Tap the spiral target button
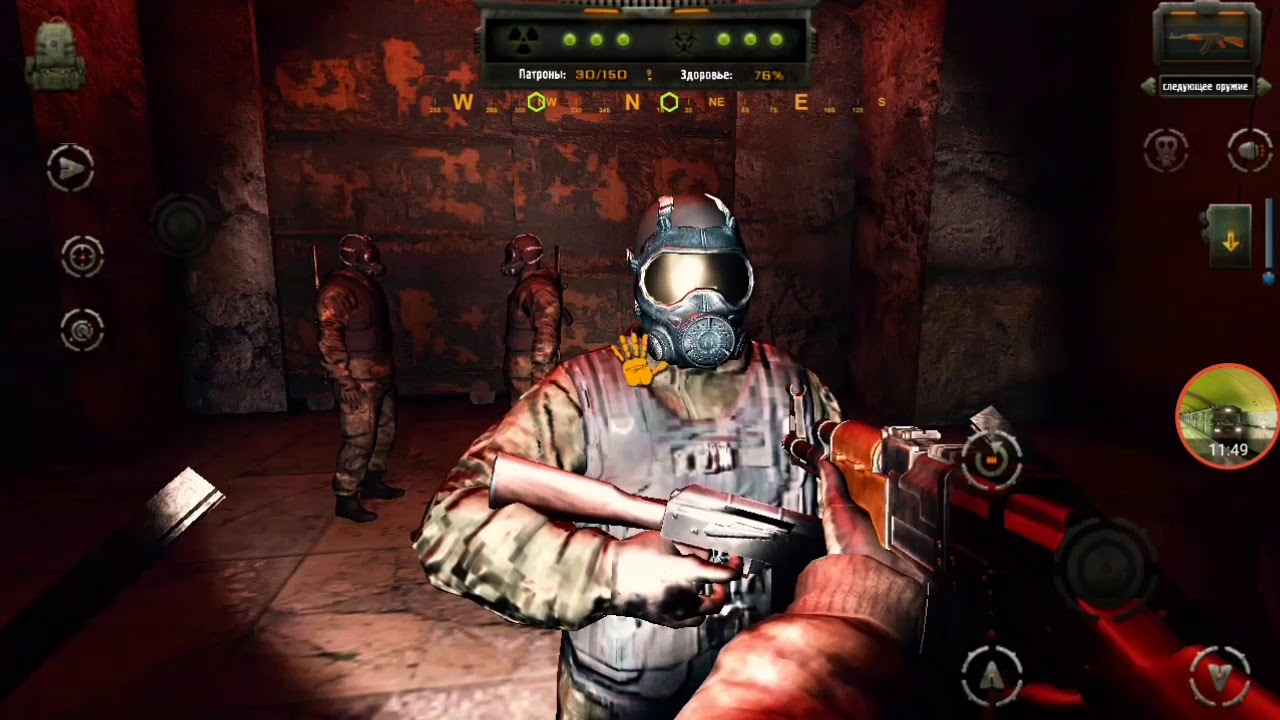 (x=82, y=329)
